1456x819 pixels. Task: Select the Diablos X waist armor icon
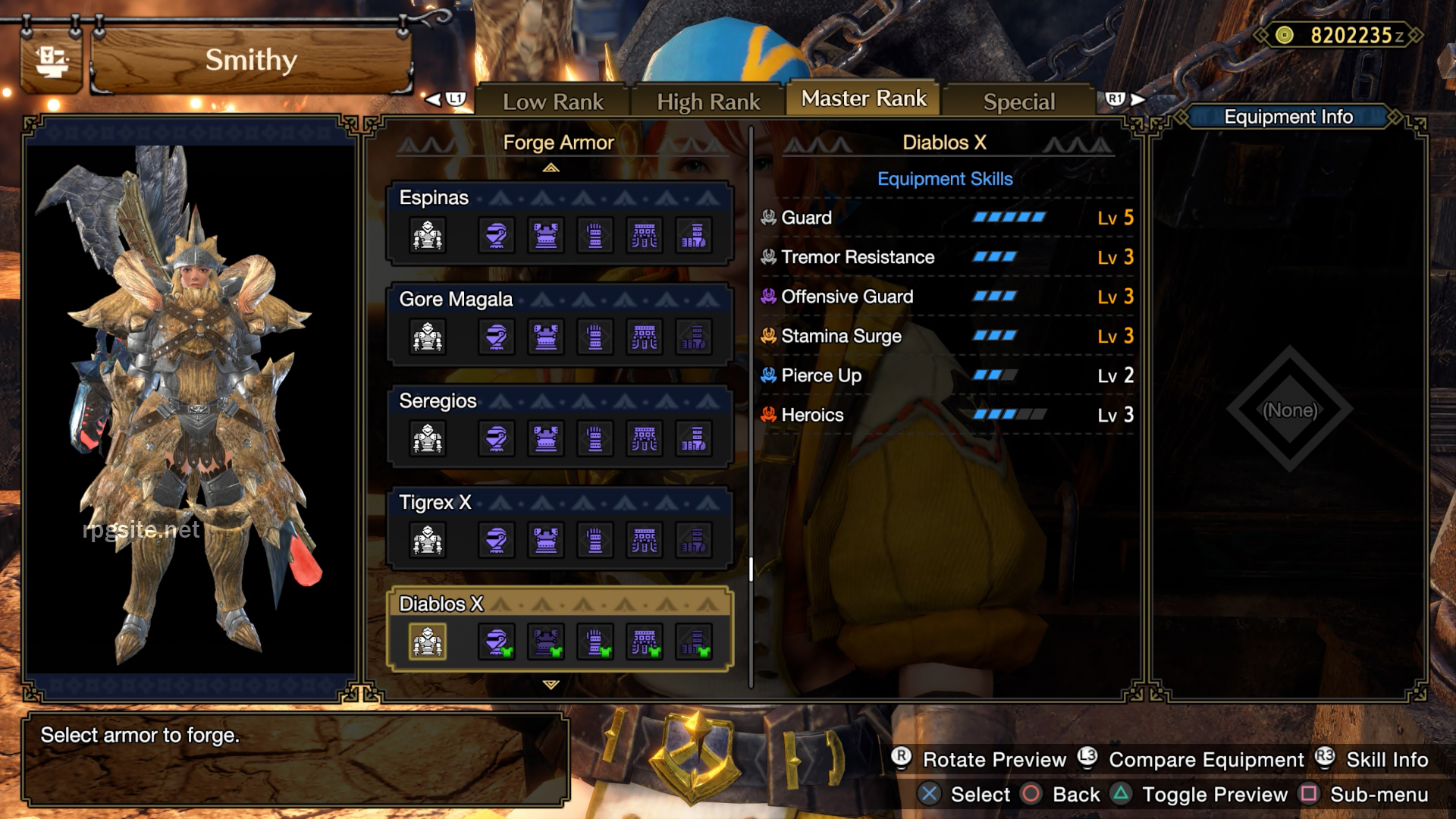click(x=645, y=642)
